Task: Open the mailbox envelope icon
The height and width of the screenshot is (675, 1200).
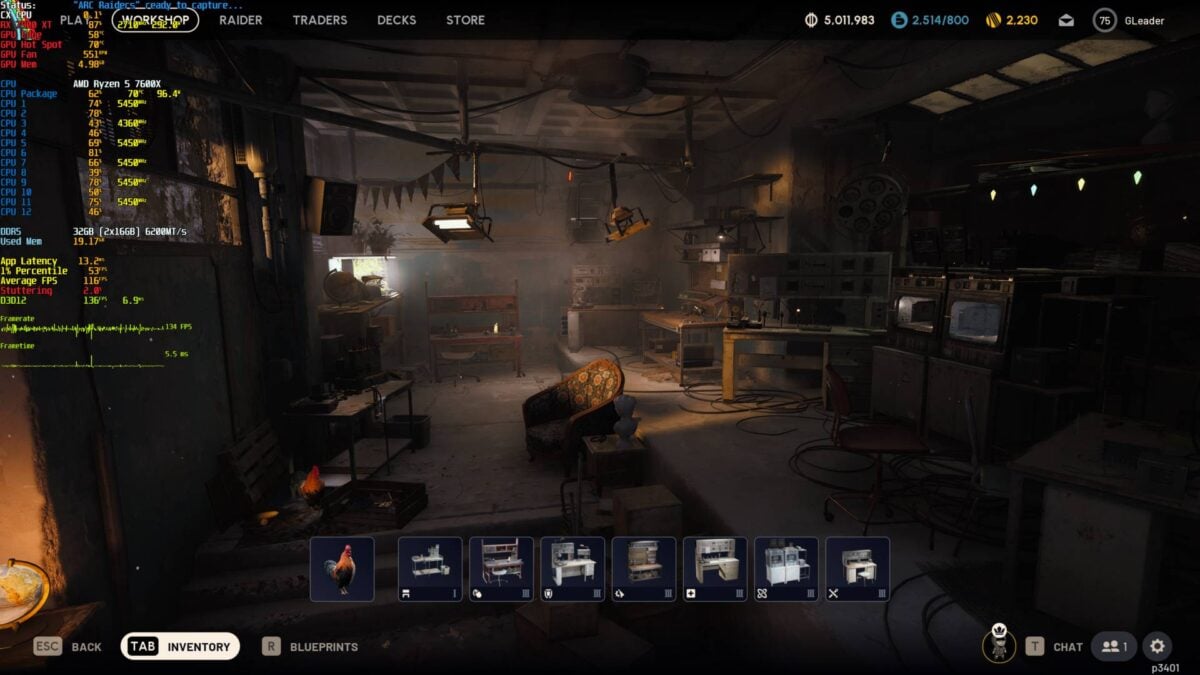Action: click(1067, 20)
